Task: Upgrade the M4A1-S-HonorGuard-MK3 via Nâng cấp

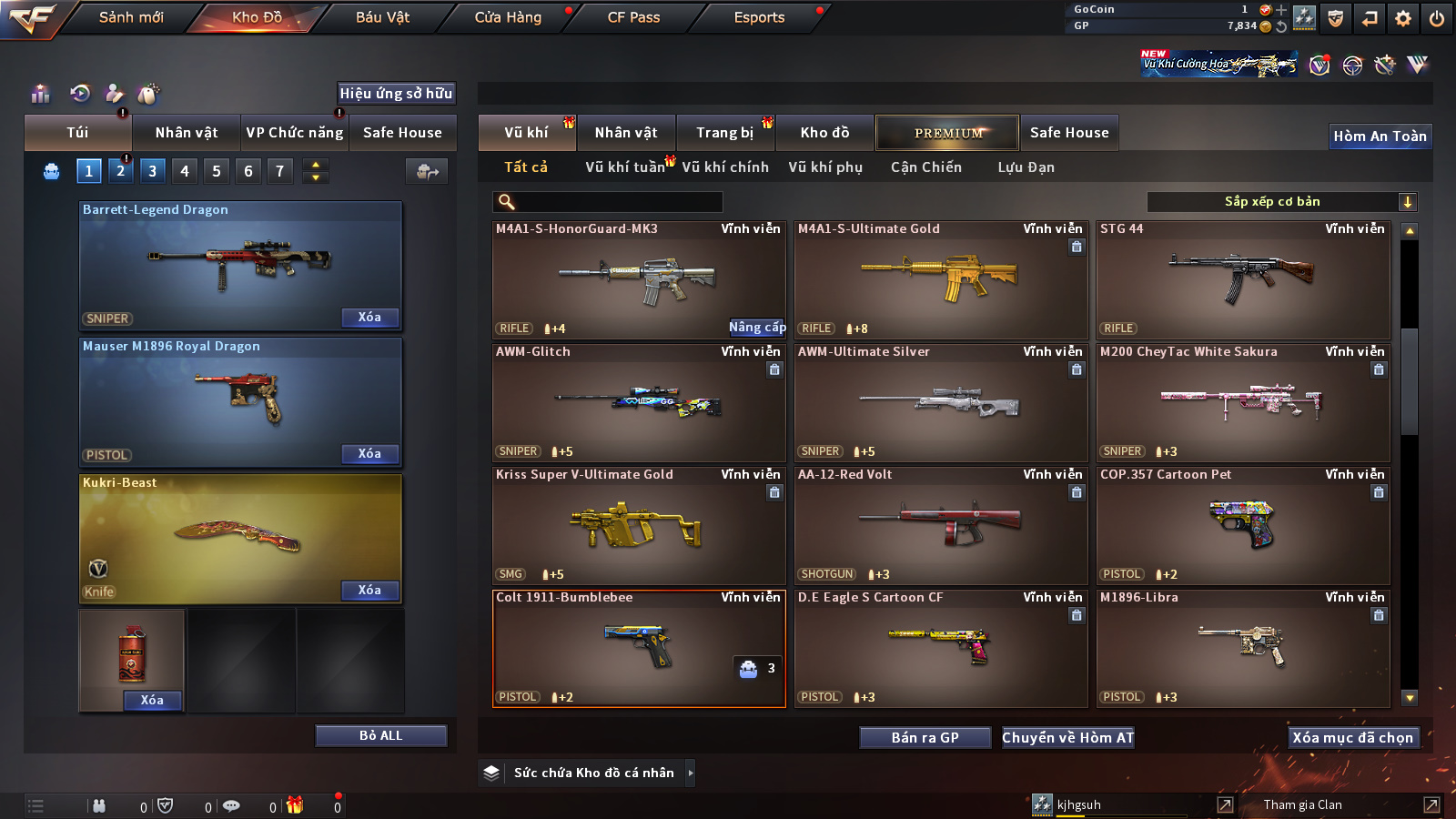Action: pyautogui.click(x=757, y=328)
